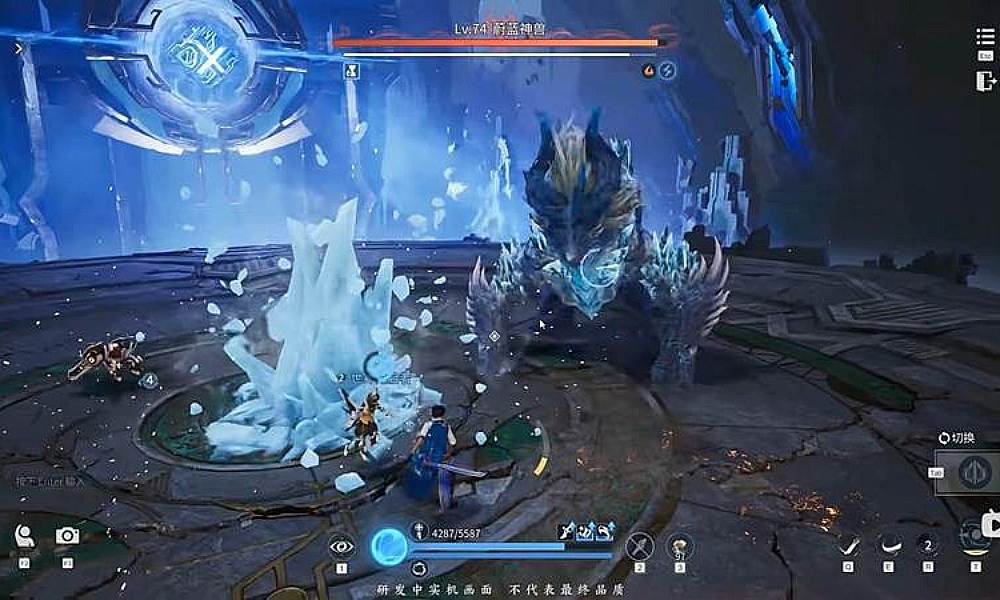The height and width of the screenshot is (600, 1000).
Task: Click the cycle arrows icon under mana
Action: click(x=420, y=568)
